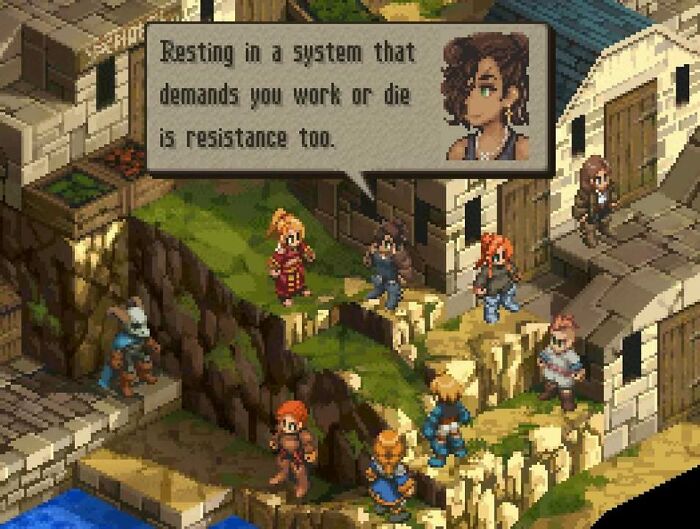Click the speaker portrait in the dialogue box
Image resolution: width=700 pixels, height=529 pixels.
[x=485, y=97]
